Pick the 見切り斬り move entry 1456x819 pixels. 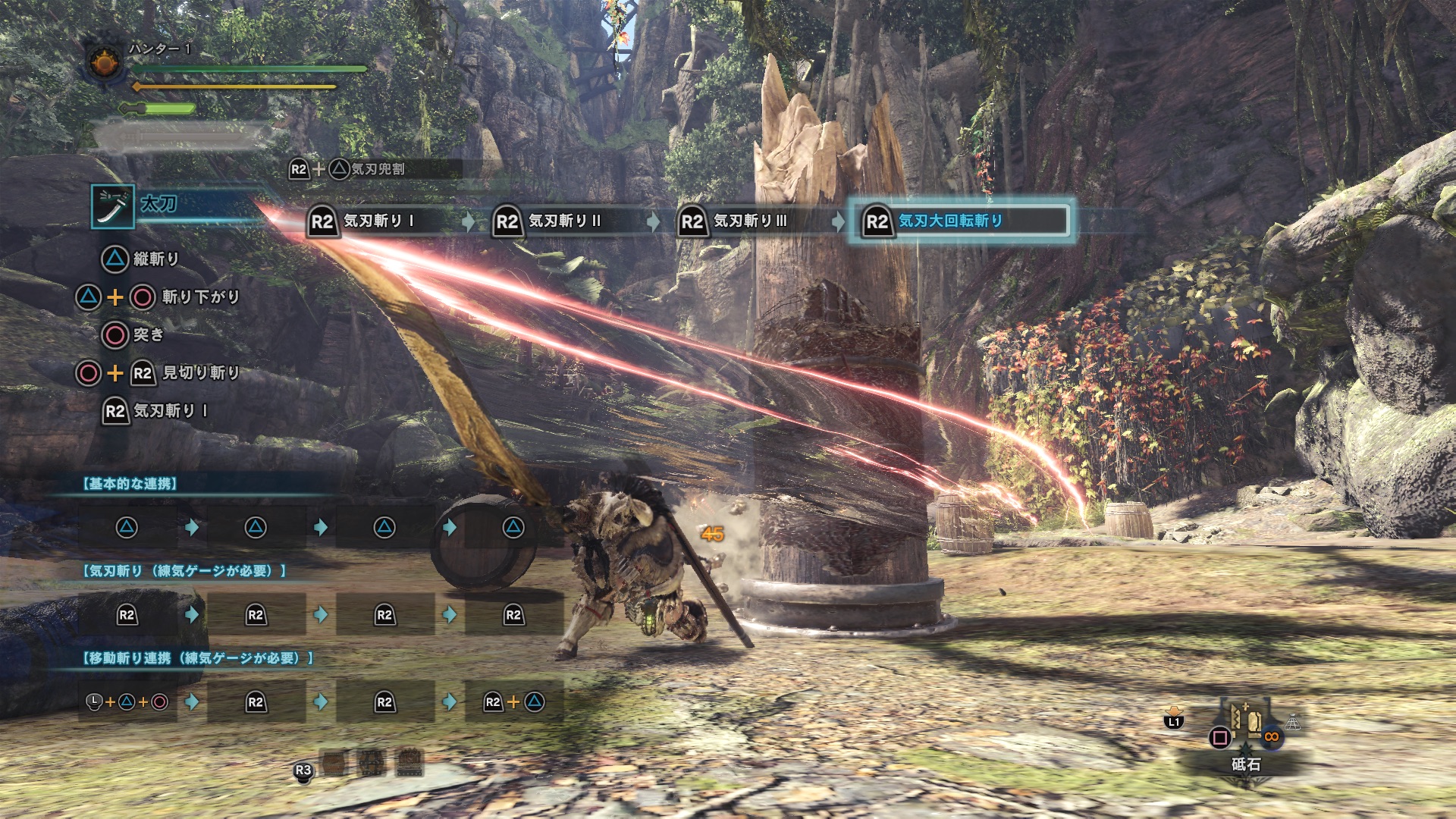tap(200, 372)
